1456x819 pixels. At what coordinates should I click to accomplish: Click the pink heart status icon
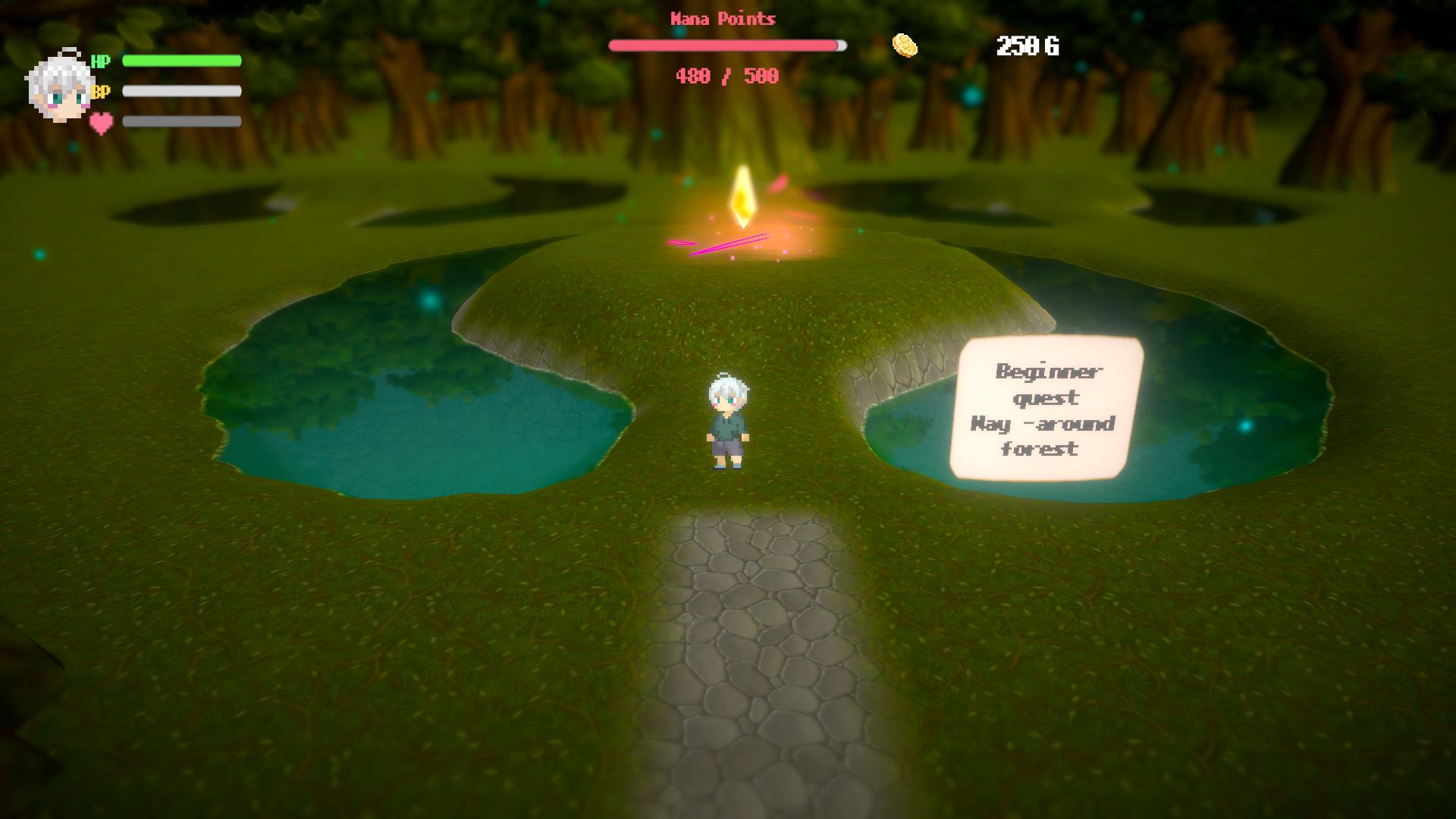[x=101, y=122]
